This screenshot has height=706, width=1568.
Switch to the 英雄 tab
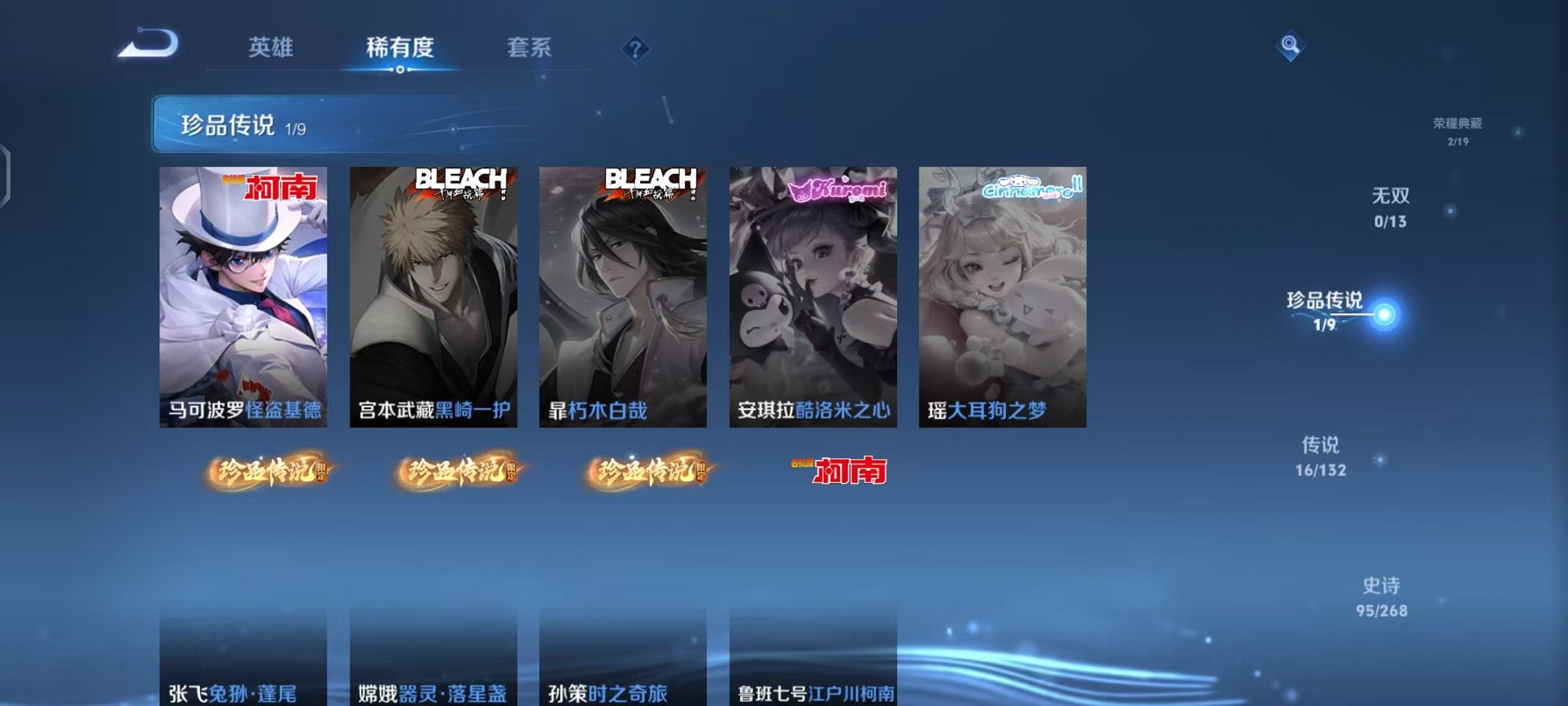point(271,47)
